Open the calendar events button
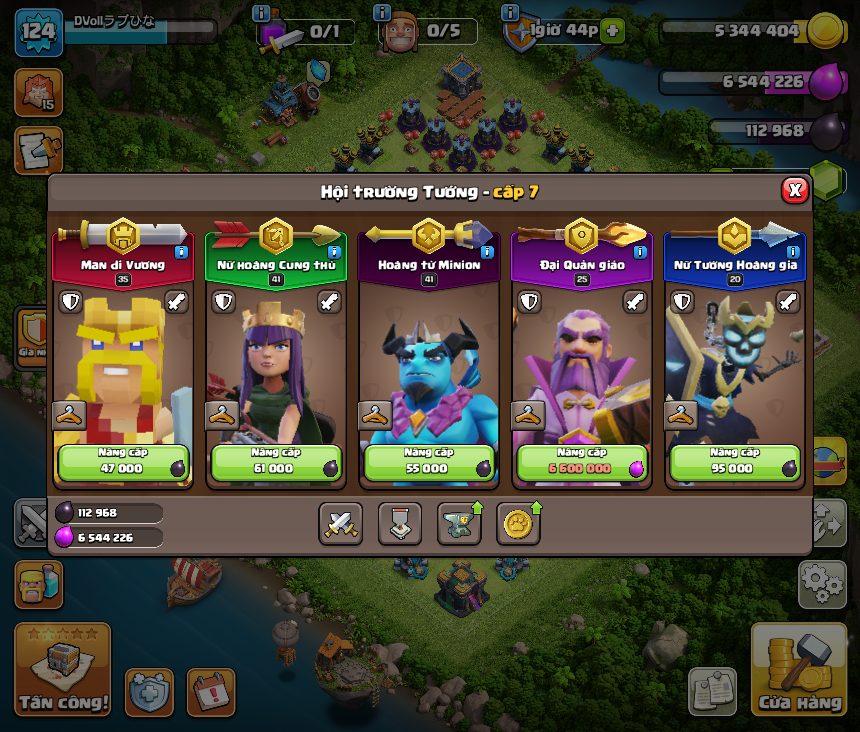 [210, 692]
